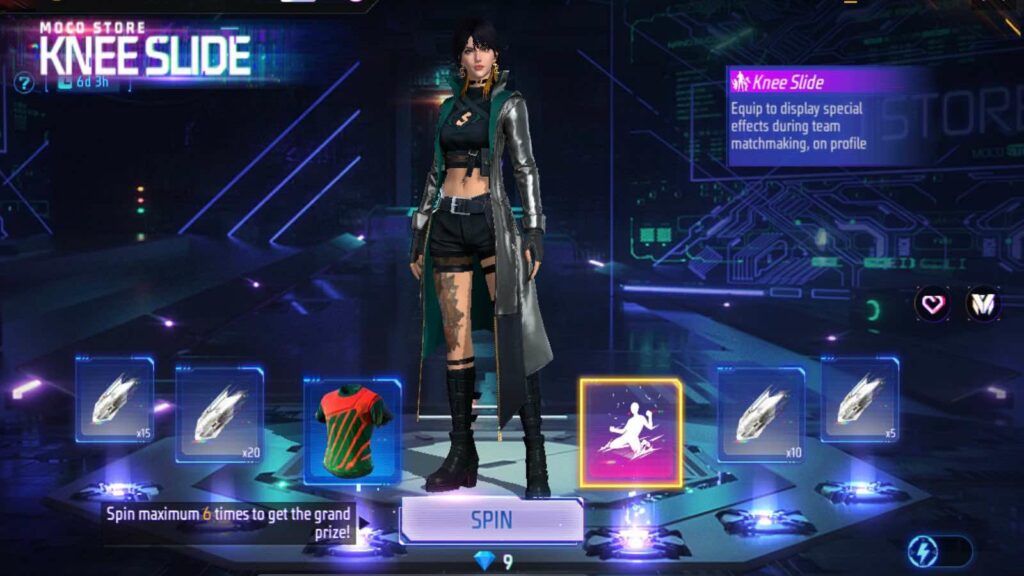The width and height of the screenshot is (1024, 576).
Task: Select the Knee Slide emote grand prize
Action: click(x=630, y=433)
